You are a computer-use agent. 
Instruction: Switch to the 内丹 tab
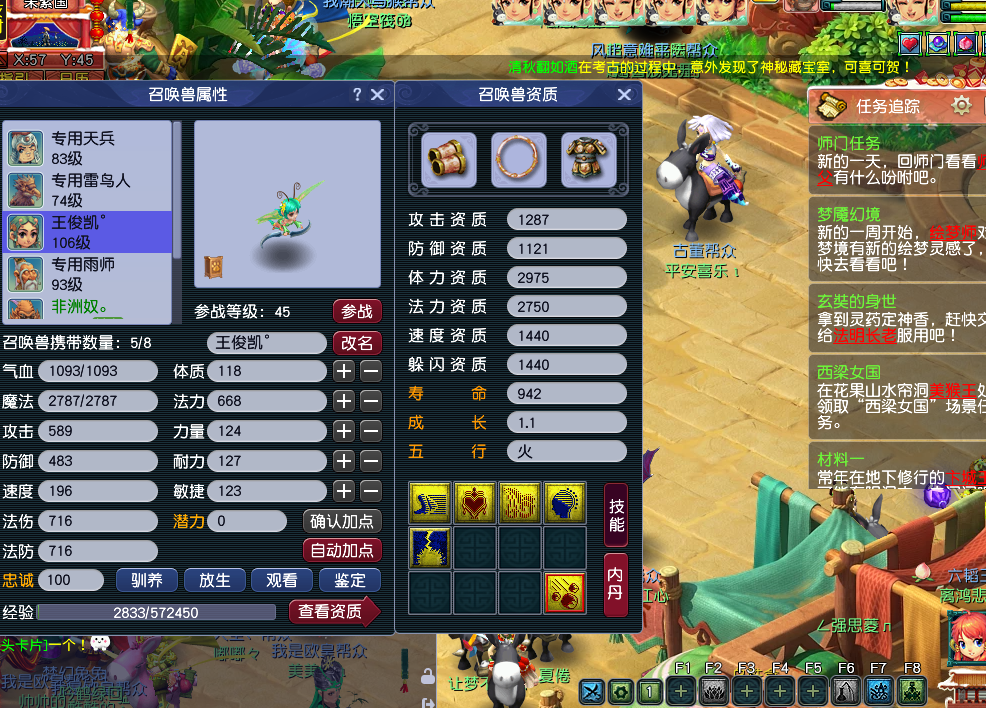coord(616,584)
